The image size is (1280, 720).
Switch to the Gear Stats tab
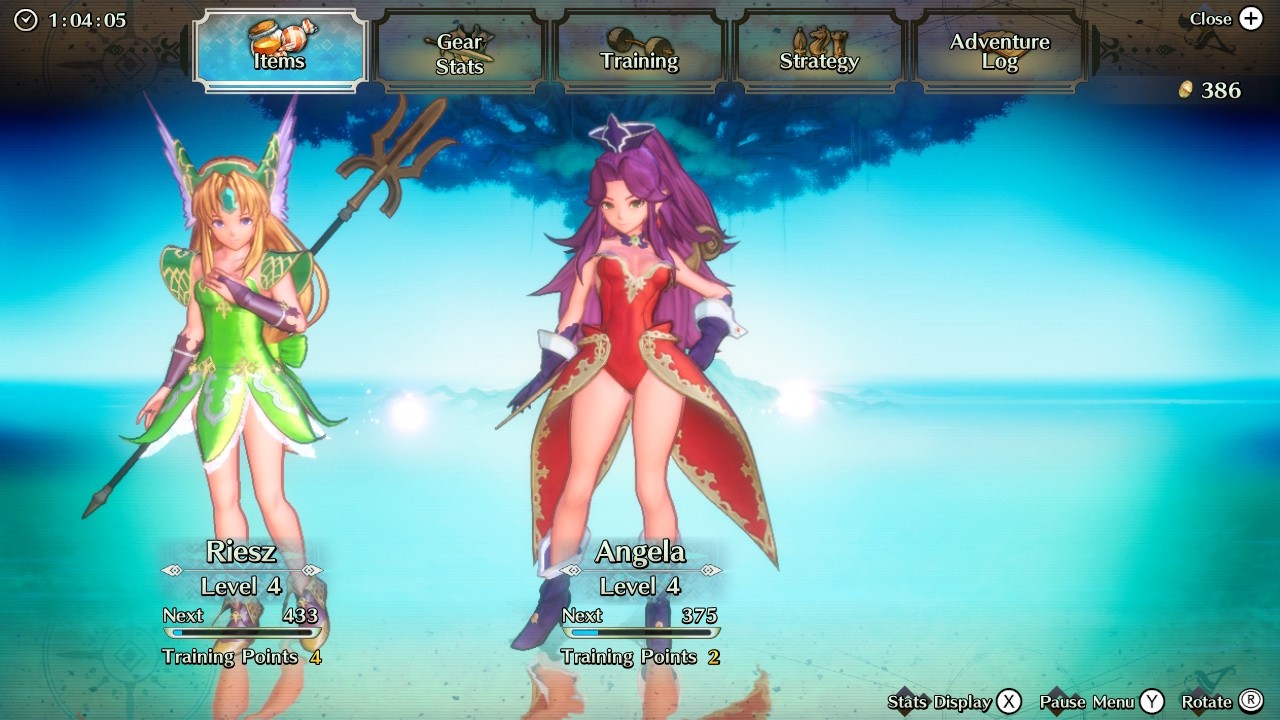coord(460,53)
